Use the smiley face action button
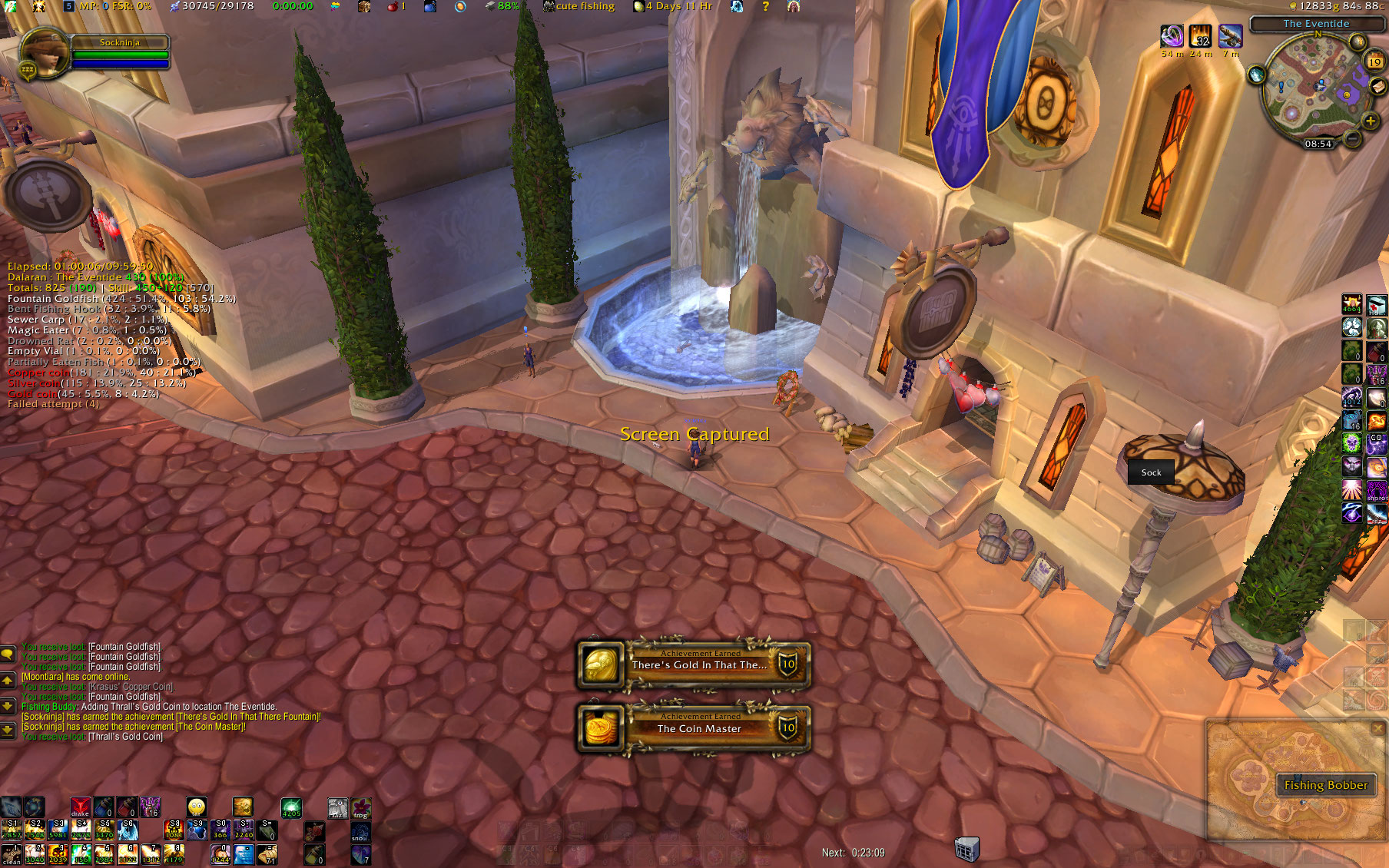The width and height of the screenshot is (1389, 868). [197, 807]
